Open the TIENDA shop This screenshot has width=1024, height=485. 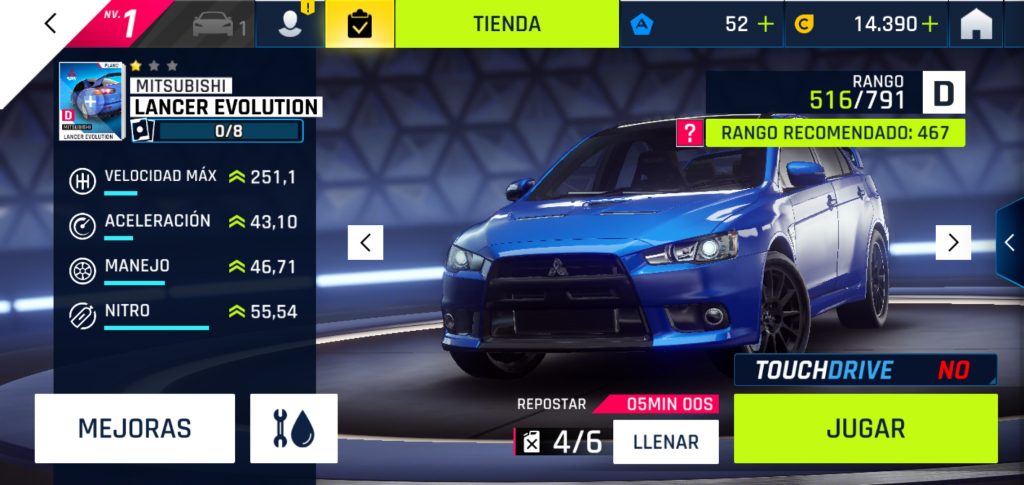click(x=506, y=24)
